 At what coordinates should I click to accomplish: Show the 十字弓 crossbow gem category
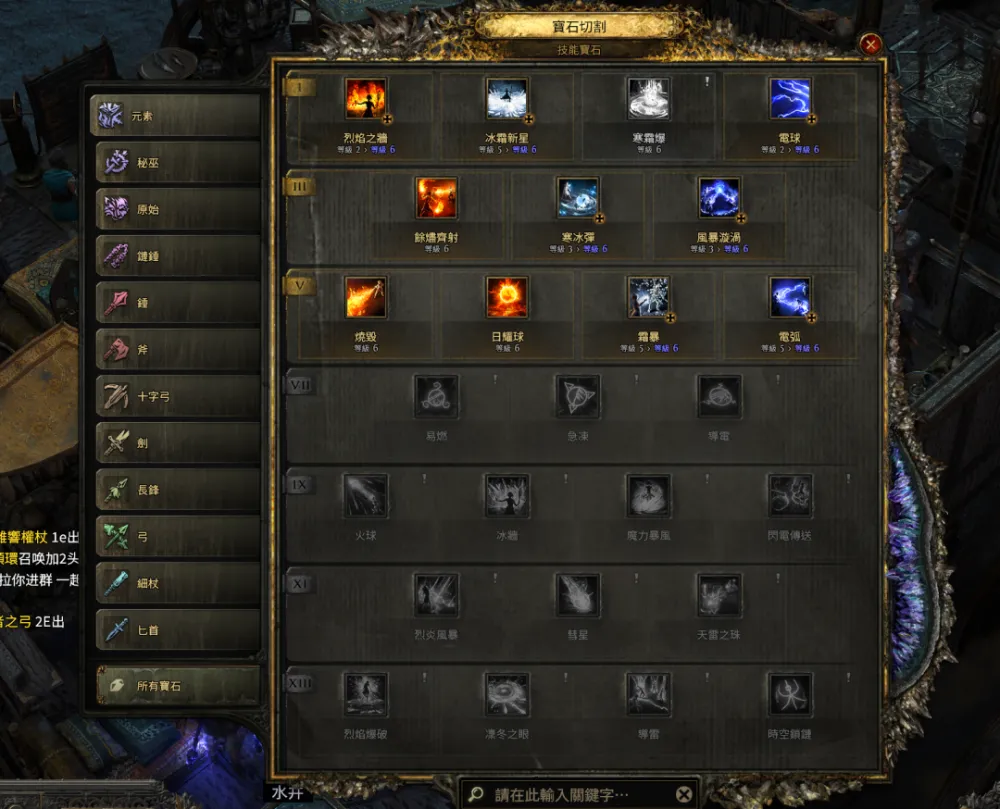176,397
